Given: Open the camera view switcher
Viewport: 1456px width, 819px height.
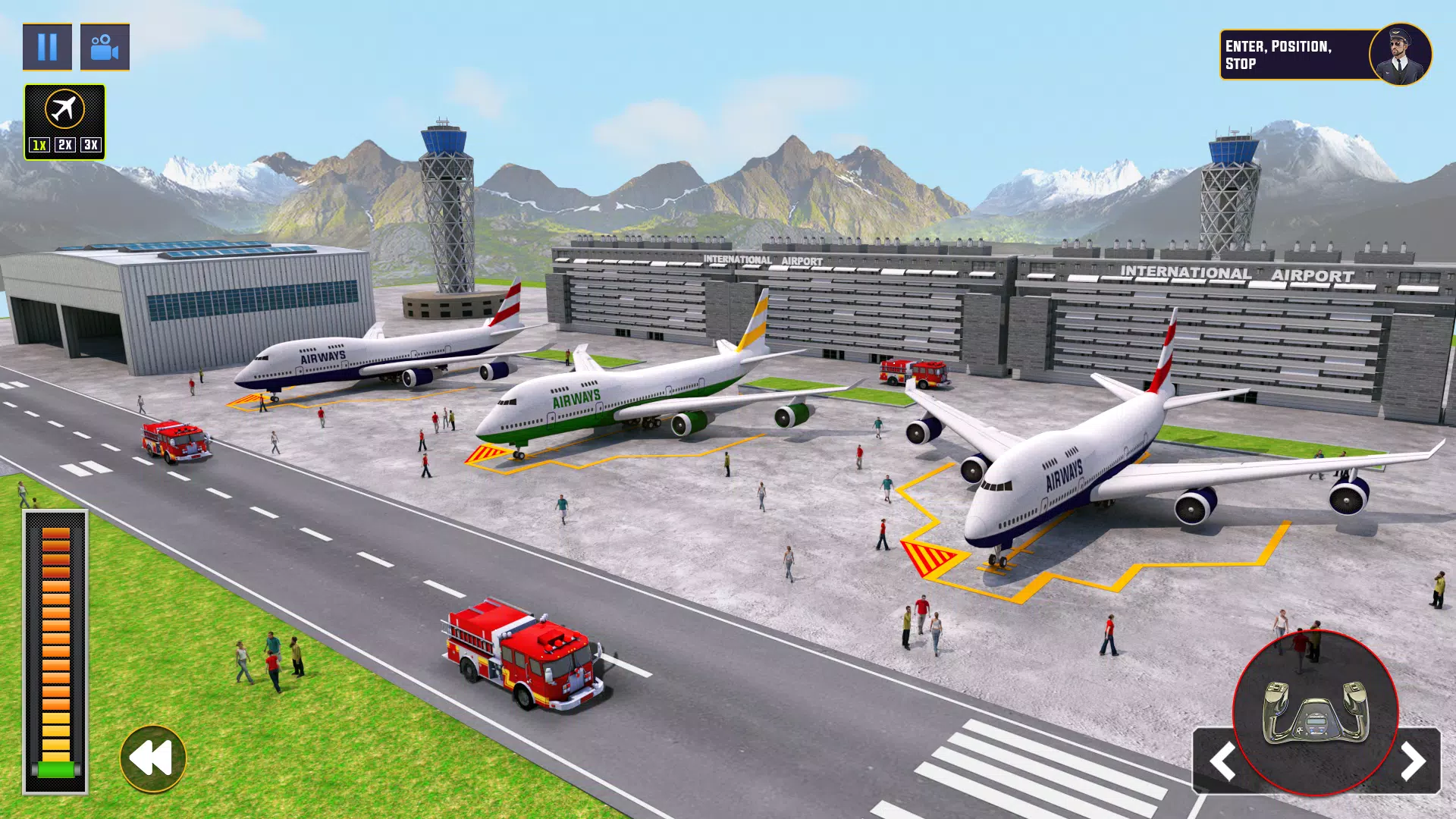Looking at the screenshot, I should tap(106, 48).
